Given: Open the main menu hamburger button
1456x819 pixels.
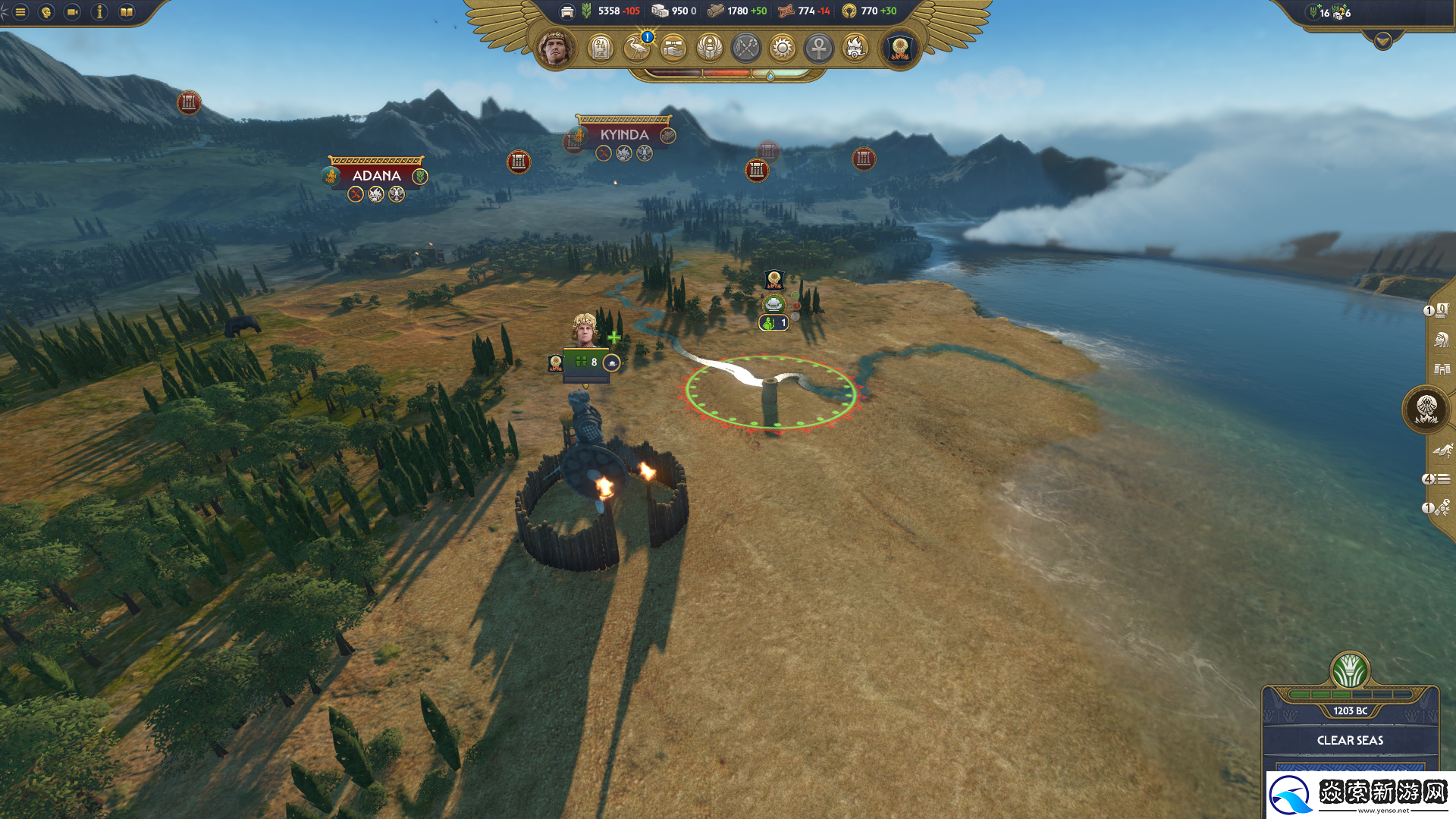Looking at the screenshot, I should [x=20, y=12].
